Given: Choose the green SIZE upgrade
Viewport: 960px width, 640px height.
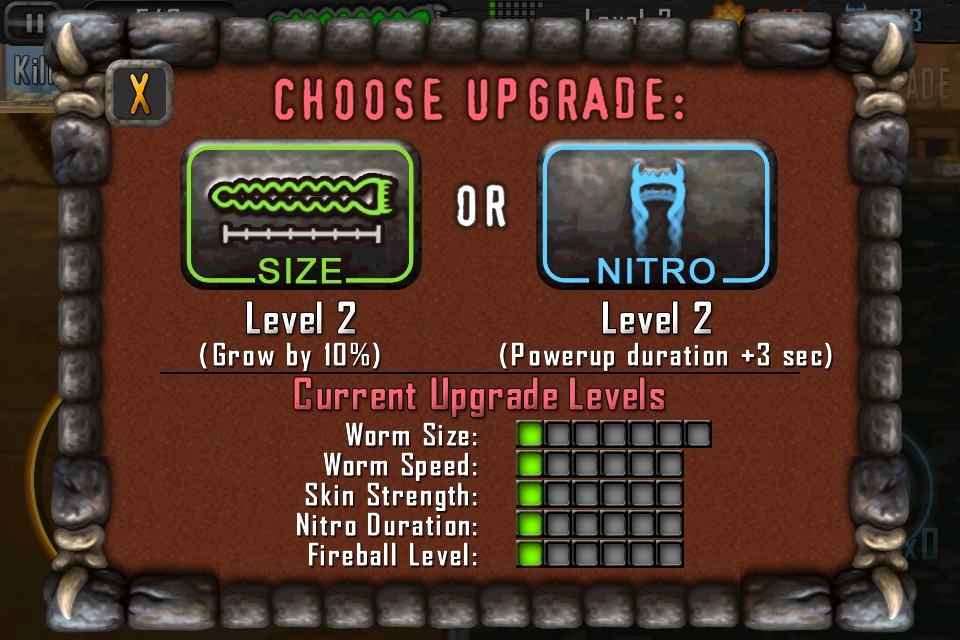Looking at the screenshot, I should [x=300, y=214].
